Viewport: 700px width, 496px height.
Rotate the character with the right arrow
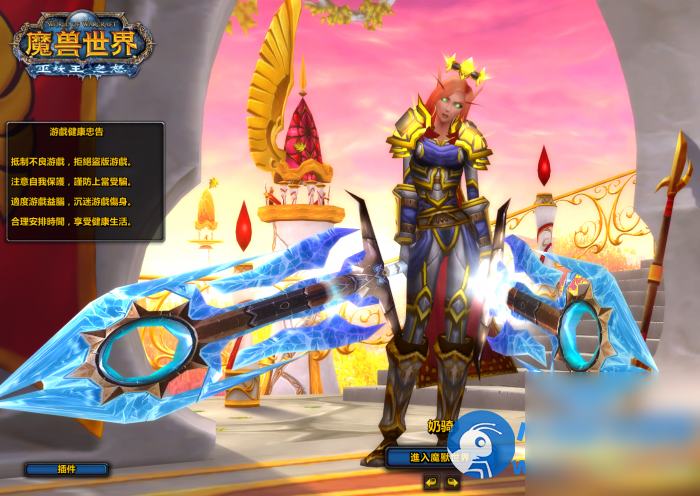click(452, 482)
